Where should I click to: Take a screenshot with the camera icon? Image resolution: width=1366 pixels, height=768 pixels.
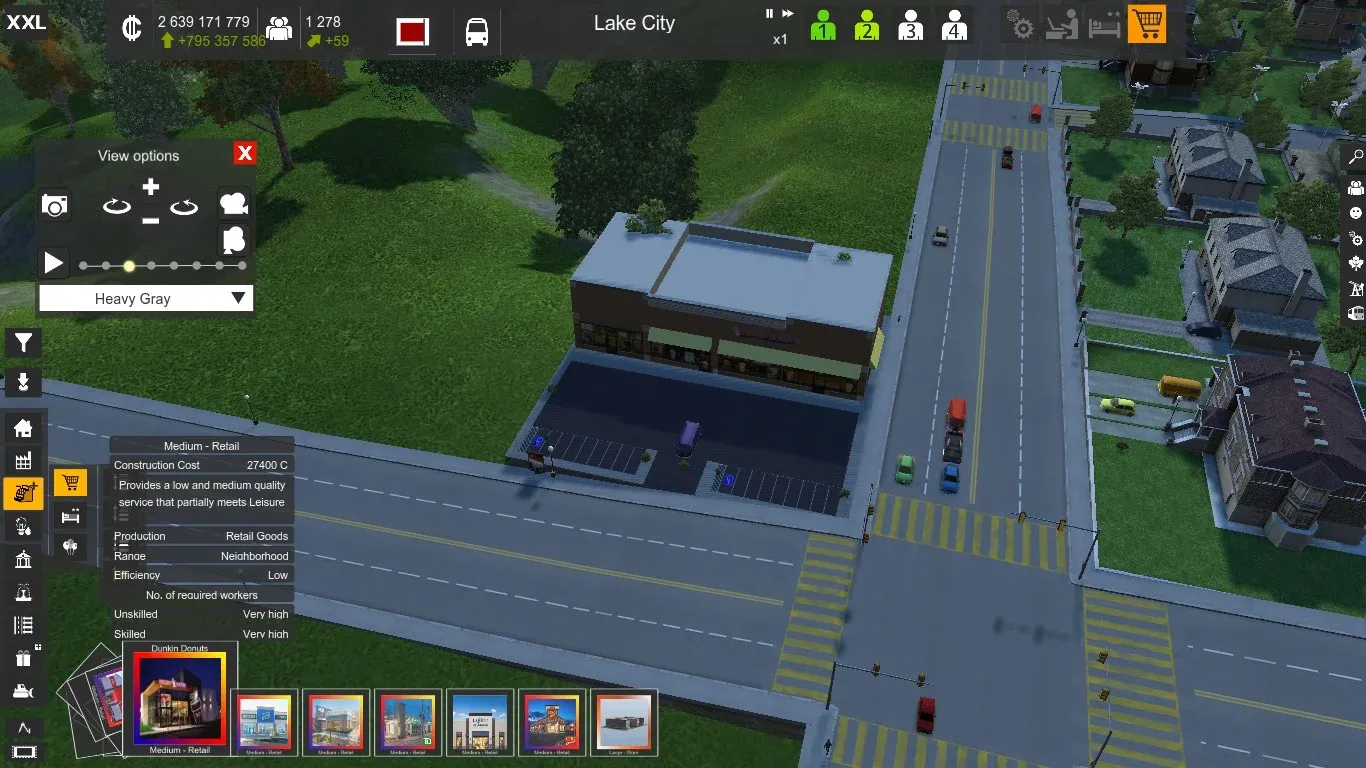pyautogui.click(x=55, y=206)
